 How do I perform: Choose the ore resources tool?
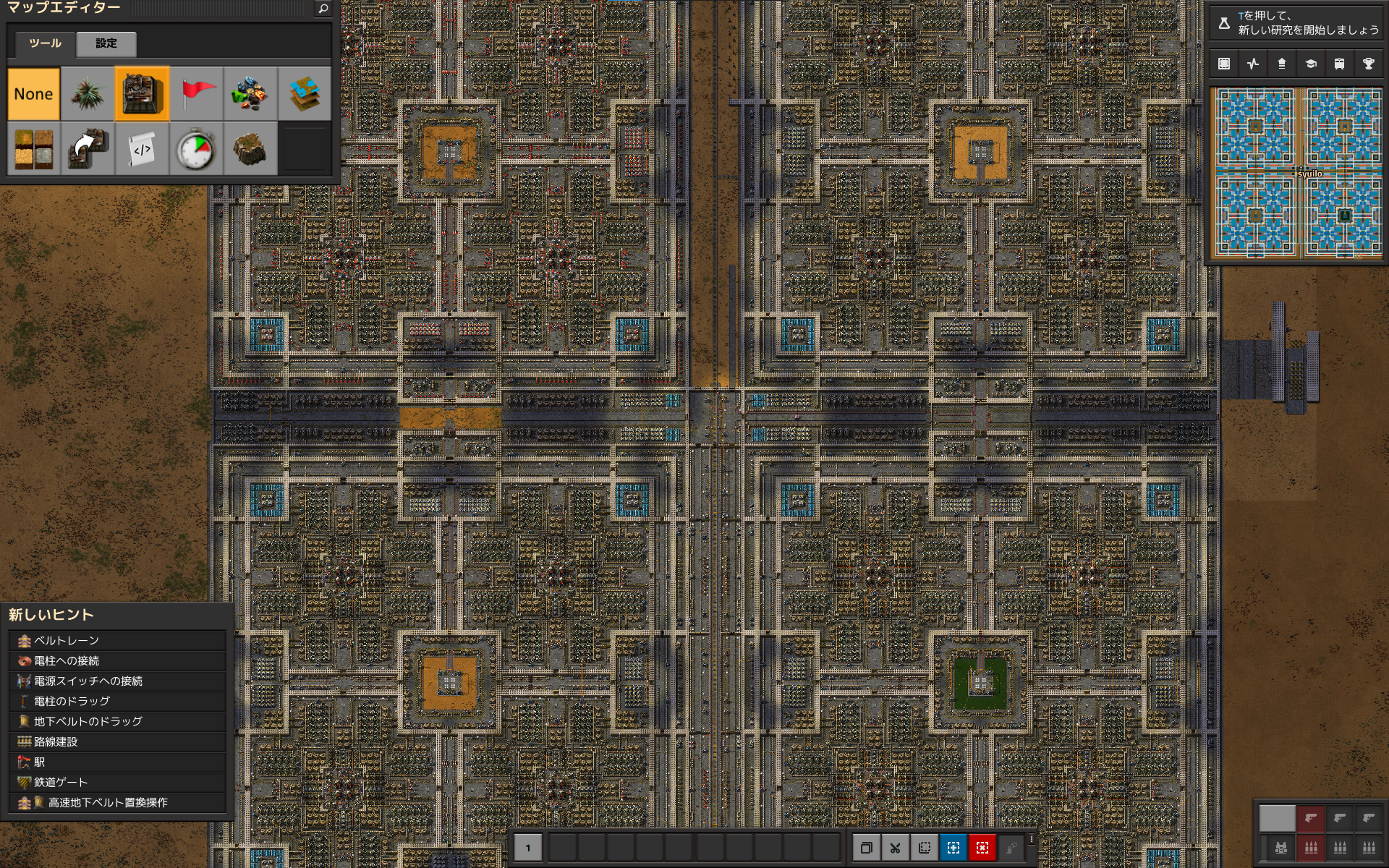[250, 94]
